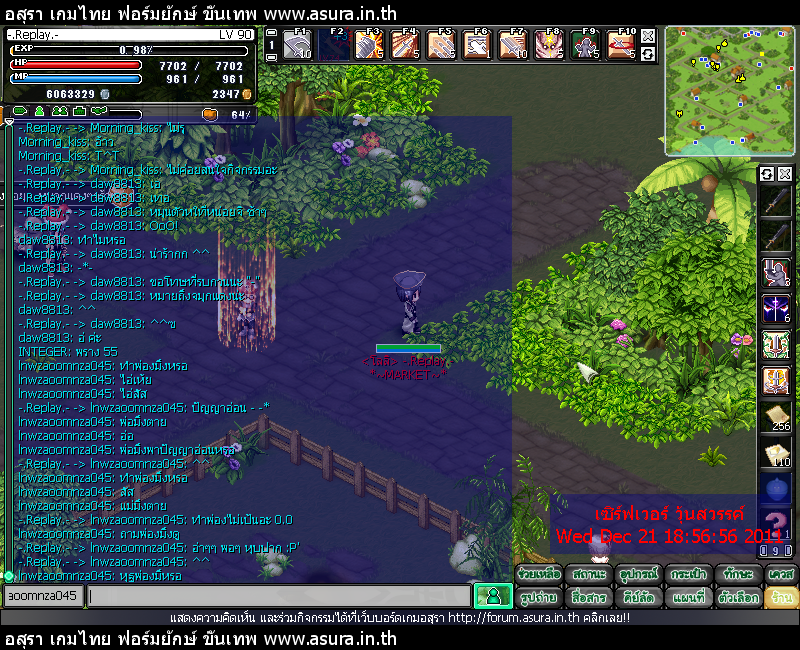Image resolution: width=800 pixels, height=650 pixels.
Task: Open the กระเป๋า (Bag) inventory
Action: (688, 575)
